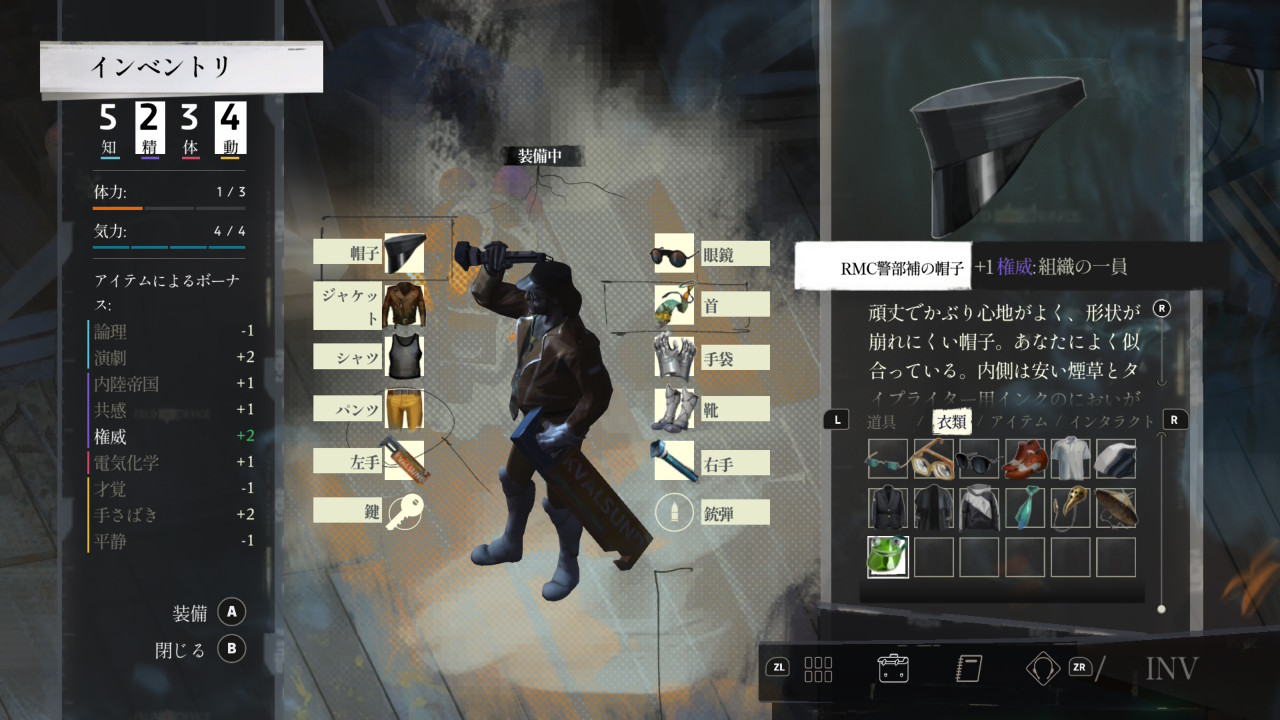Open the briefcase icon in bottom bar
Image resolution: width=1280 pixels, height=720 pixels.
click(892, 667)
